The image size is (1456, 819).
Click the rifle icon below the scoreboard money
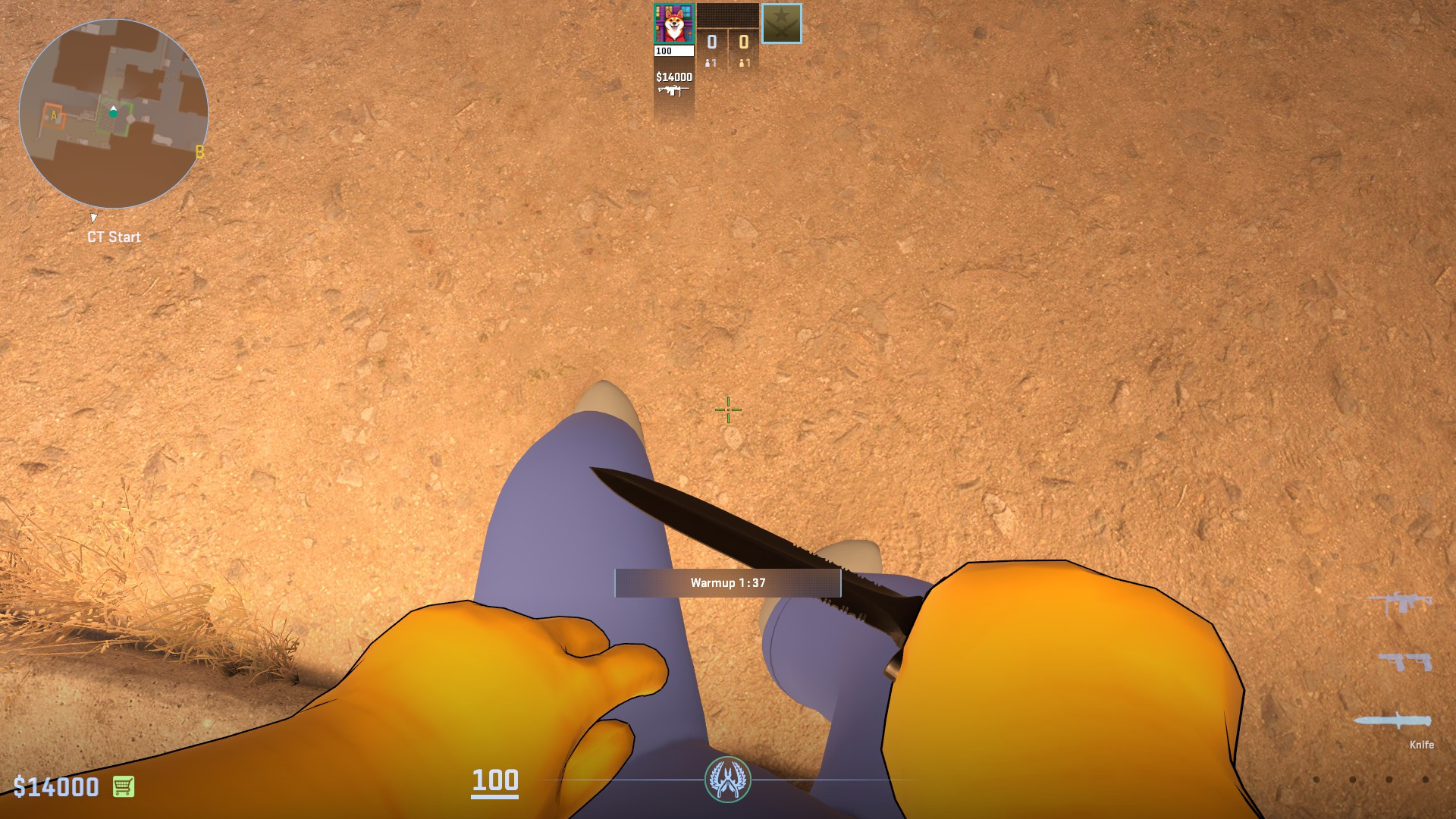coord(673,90)
